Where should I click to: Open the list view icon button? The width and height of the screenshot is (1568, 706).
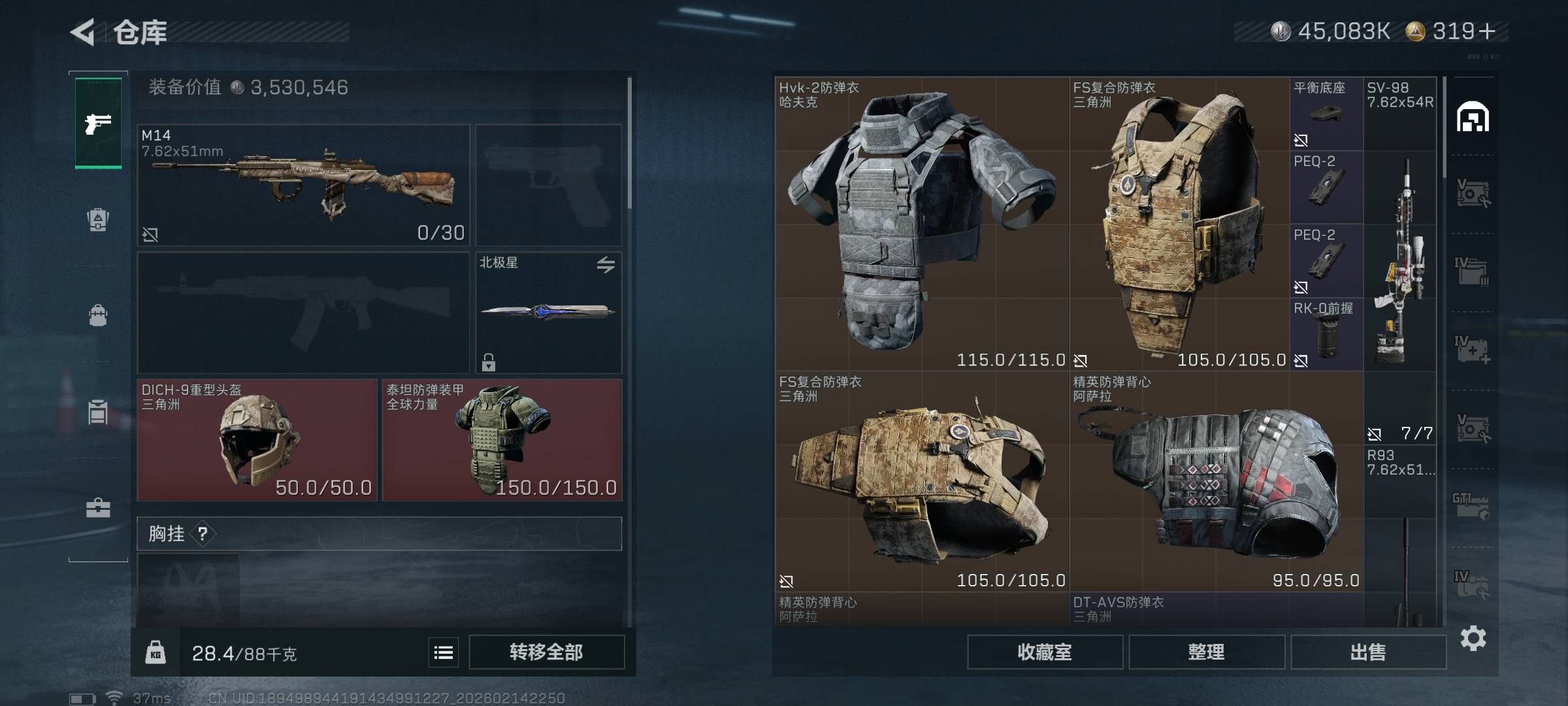tap(444, 652)
